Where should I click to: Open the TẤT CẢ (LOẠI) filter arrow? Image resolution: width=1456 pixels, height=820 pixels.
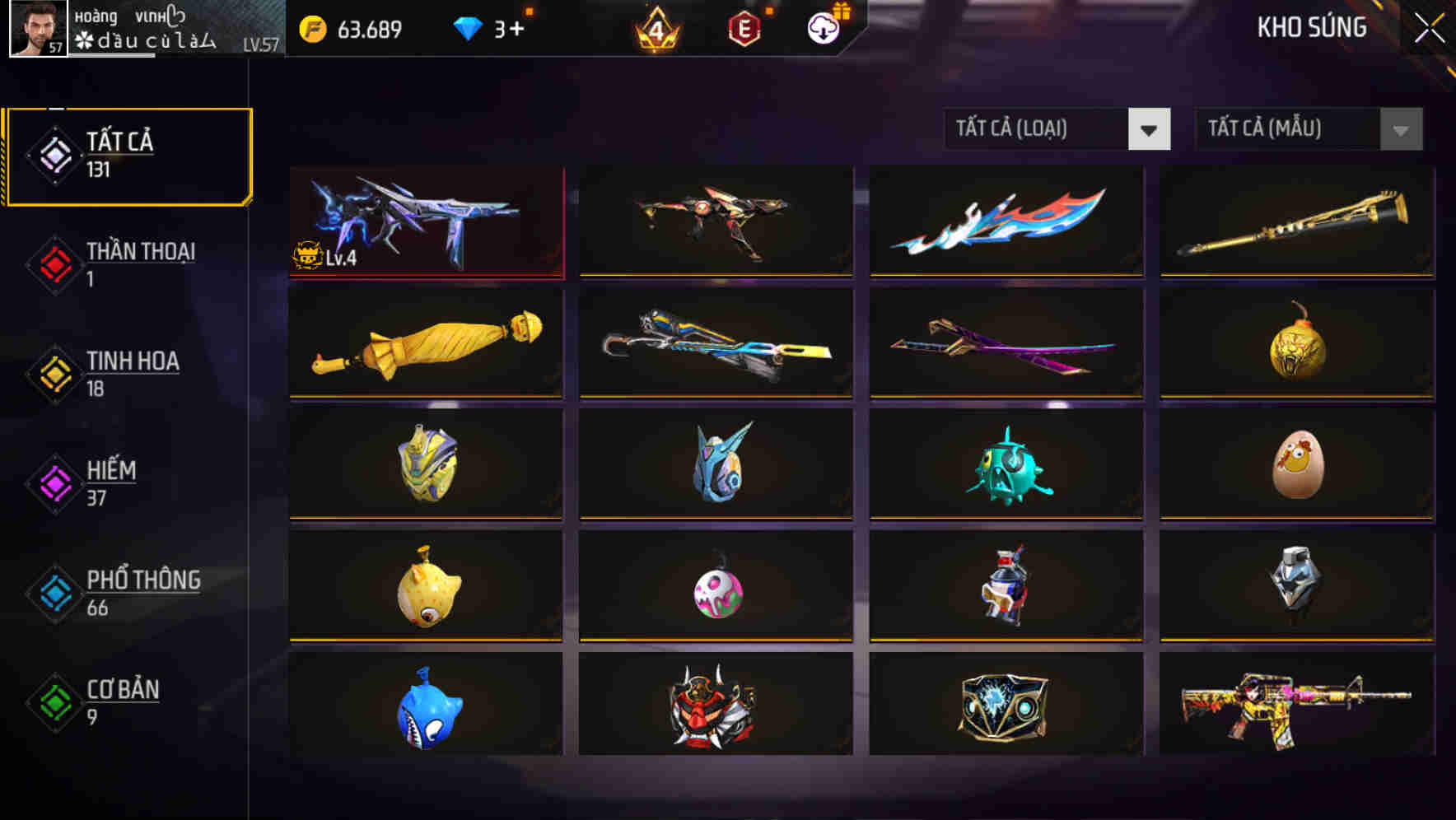coord(1150,129)
